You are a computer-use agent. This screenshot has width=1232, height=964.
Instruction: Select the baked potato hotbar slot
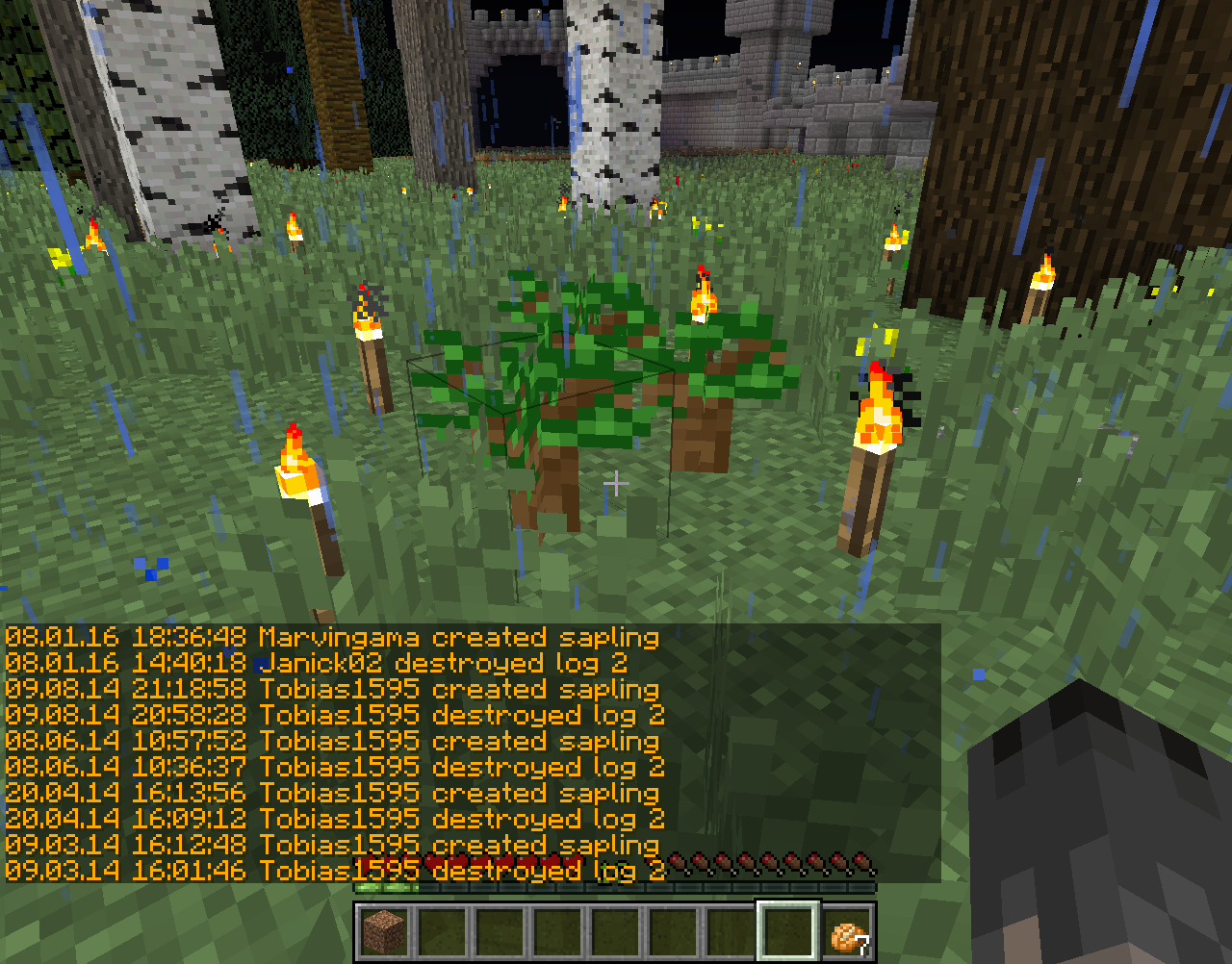click(x=848, y=932)
